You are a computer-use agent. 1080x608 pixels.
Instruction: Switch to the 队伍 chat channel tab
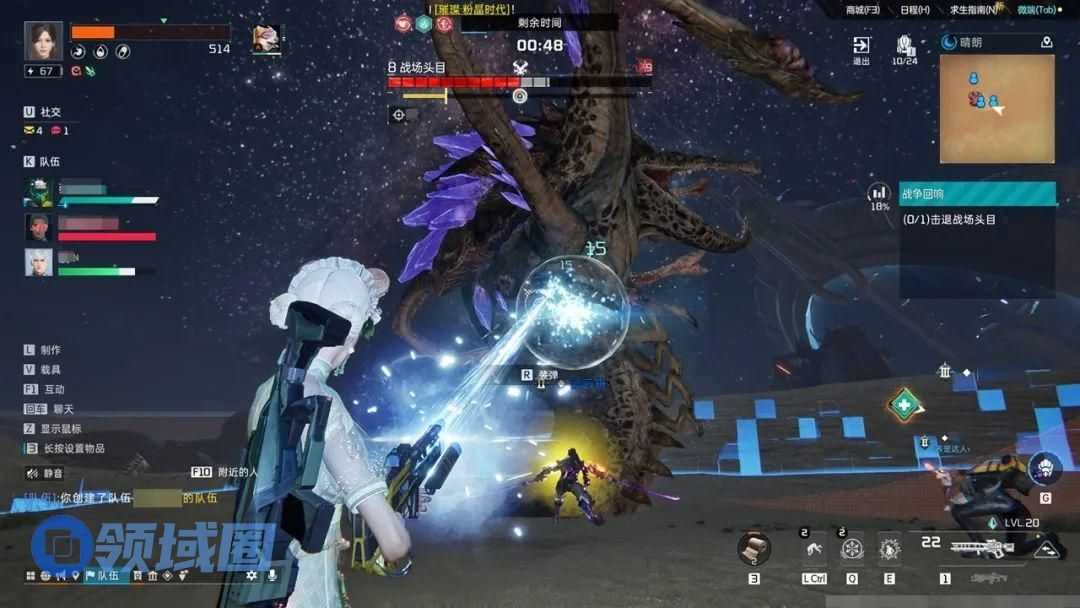(101, 576)
